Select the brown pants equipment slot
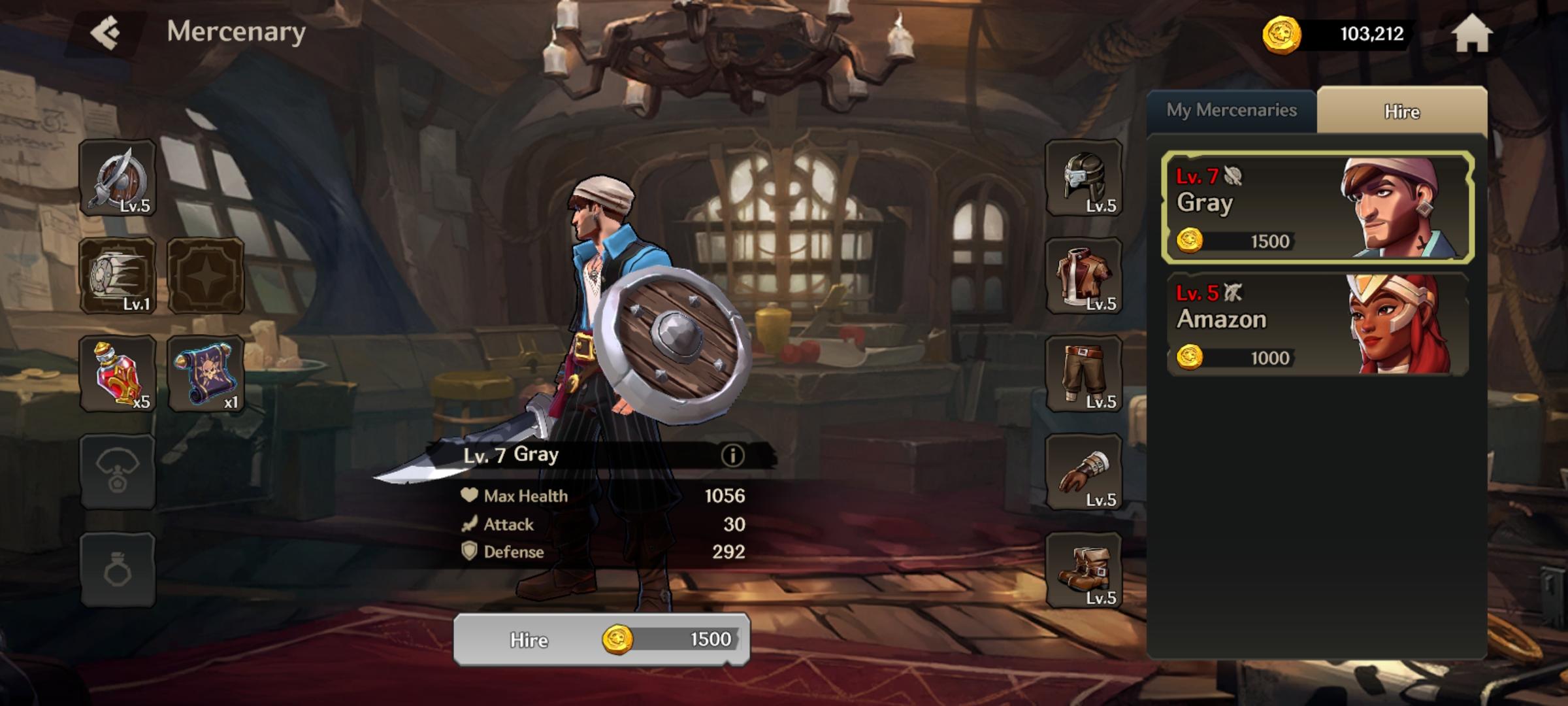The width and height of the screenshot is (1568, 706). coord(1084,374)
